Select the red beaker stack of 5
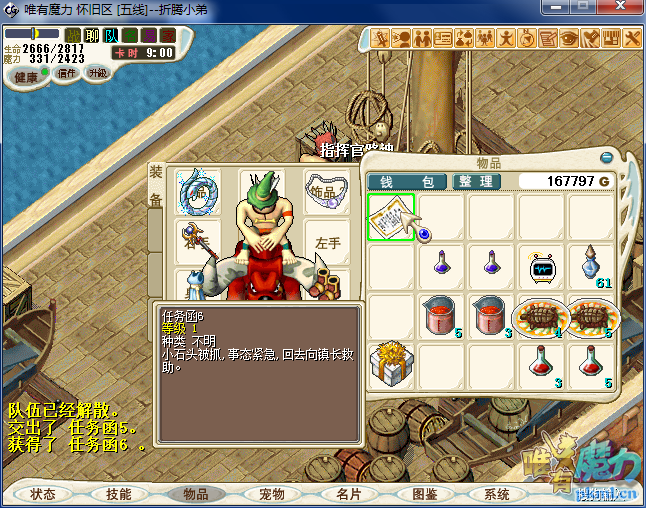 (441, 317)
